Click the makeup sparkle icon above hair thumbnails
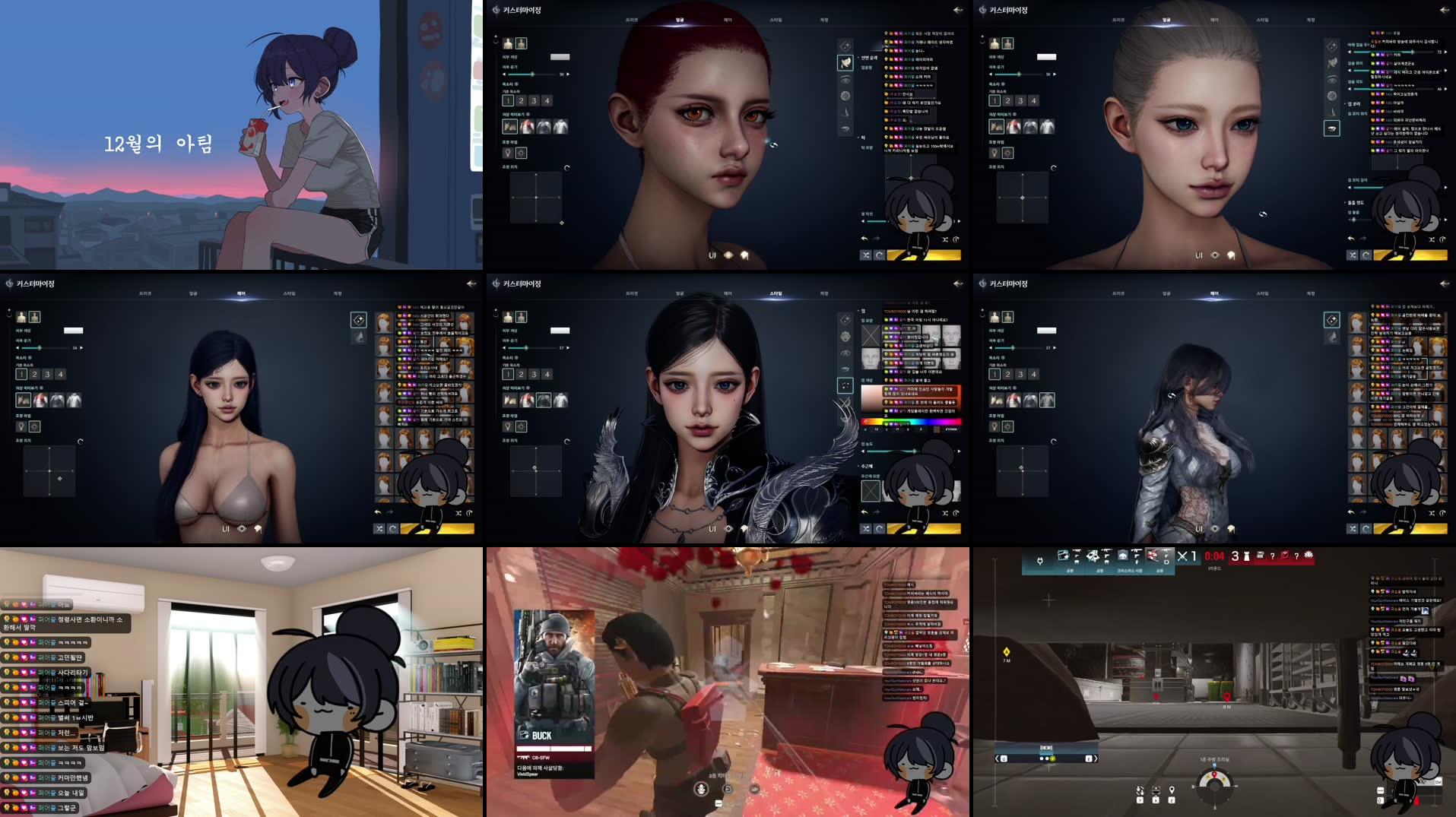1456x817 pixels. click(x=359, y=320)
